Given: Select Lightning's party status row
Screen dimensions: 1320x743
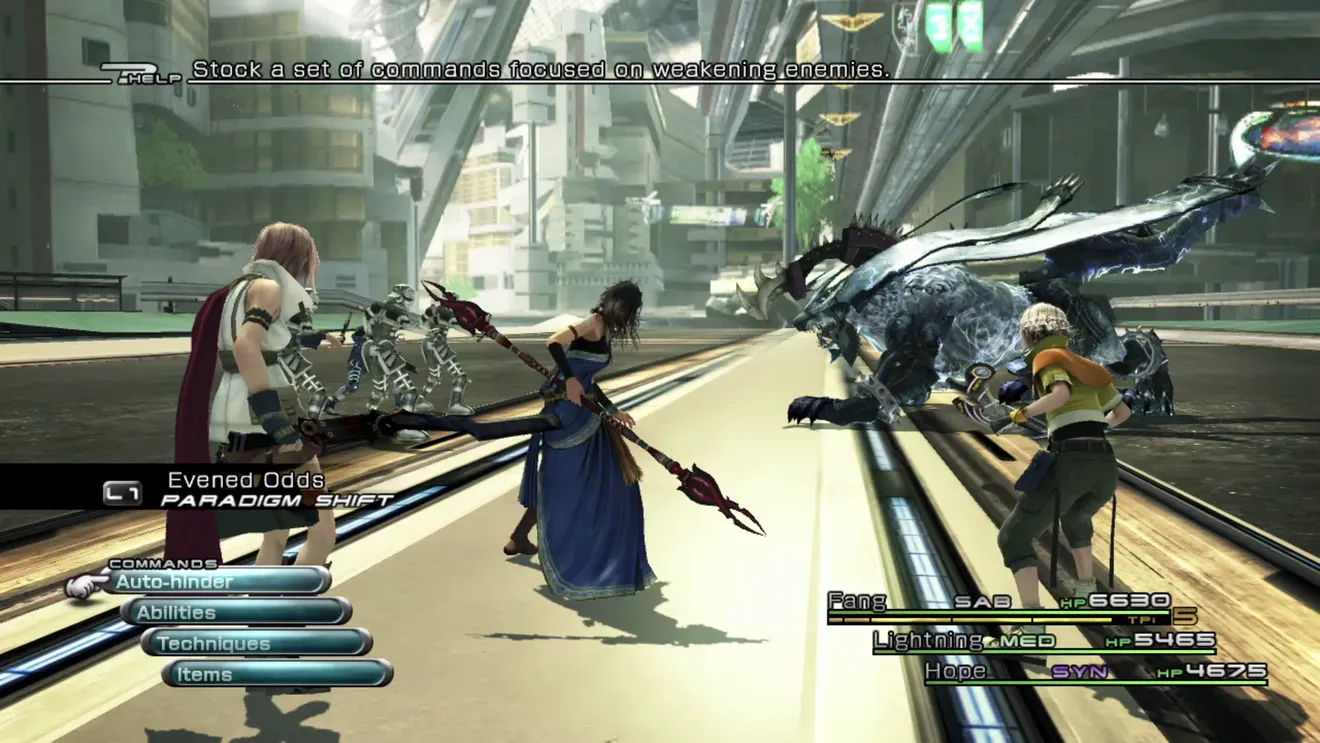Looking at the screenshot, I should pos(1044,641).
